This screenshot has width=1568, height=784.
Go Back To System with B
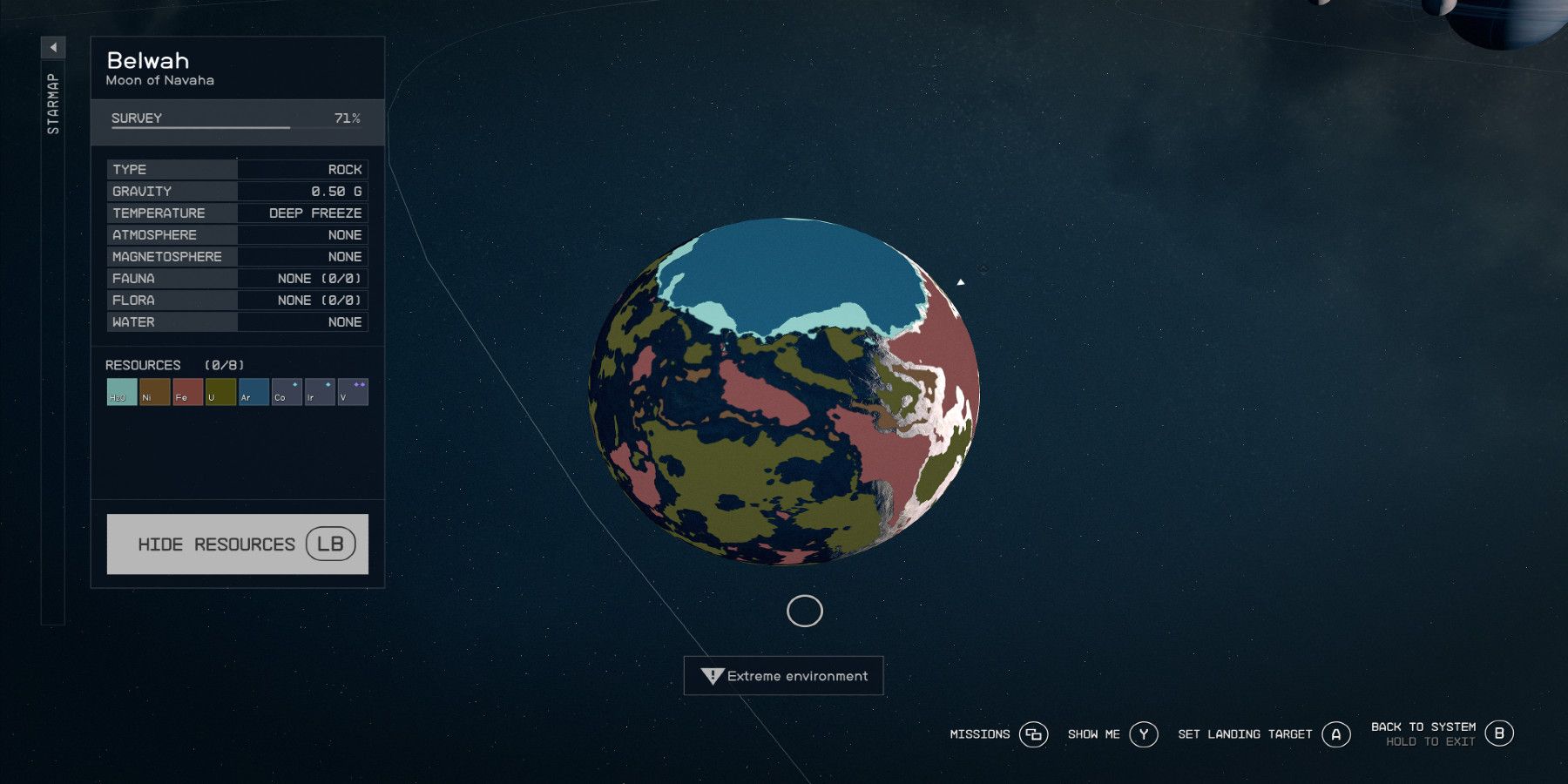pyautogui.click(x=1501, y=733)
